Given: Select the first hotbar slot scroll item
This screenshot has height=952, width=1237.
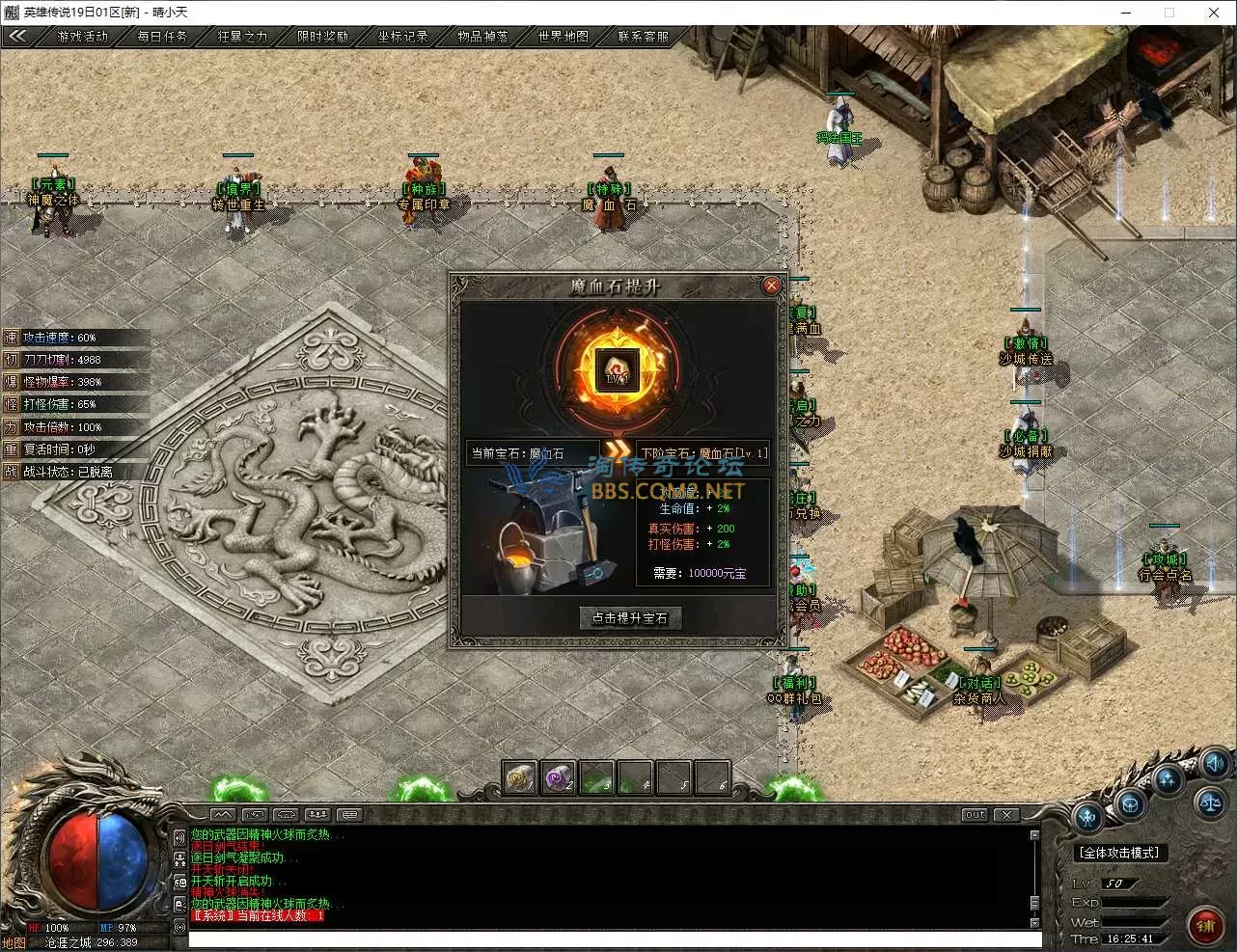Looking at the screenshot, I should [520, 777].
